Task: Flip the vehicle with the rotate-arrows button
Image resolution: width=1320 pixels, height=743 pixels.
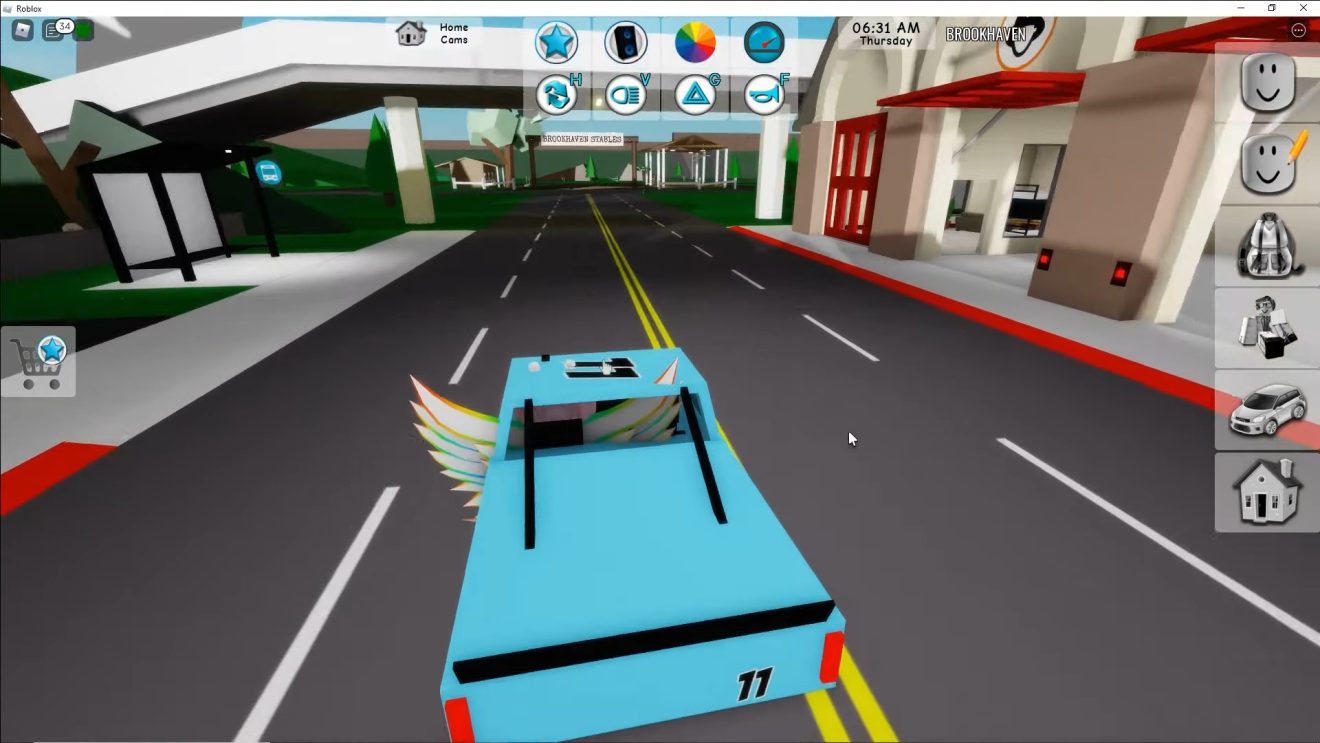Action: [x=556, y=95]
